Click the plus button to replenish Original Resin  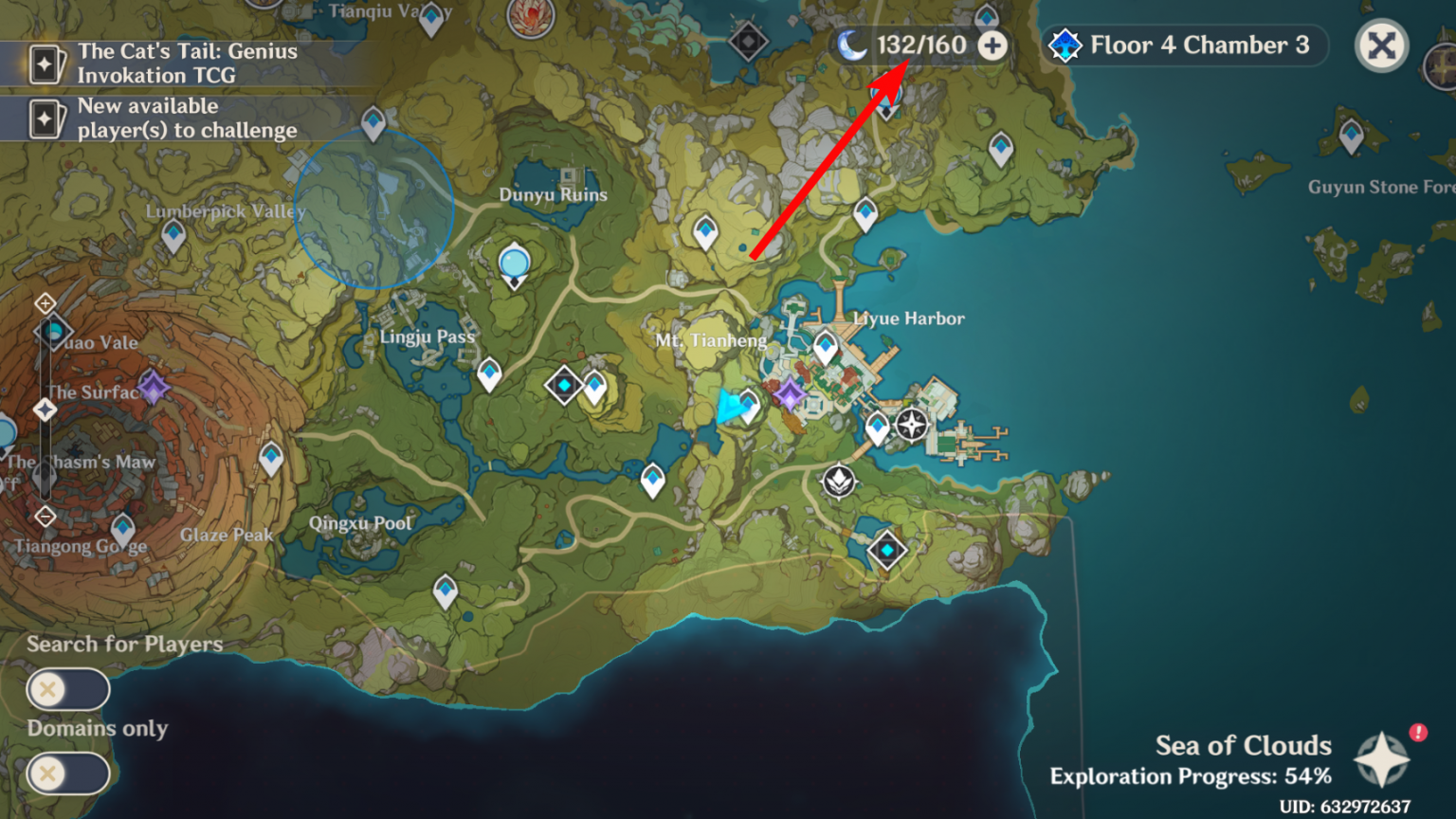(x=993, y=44)
